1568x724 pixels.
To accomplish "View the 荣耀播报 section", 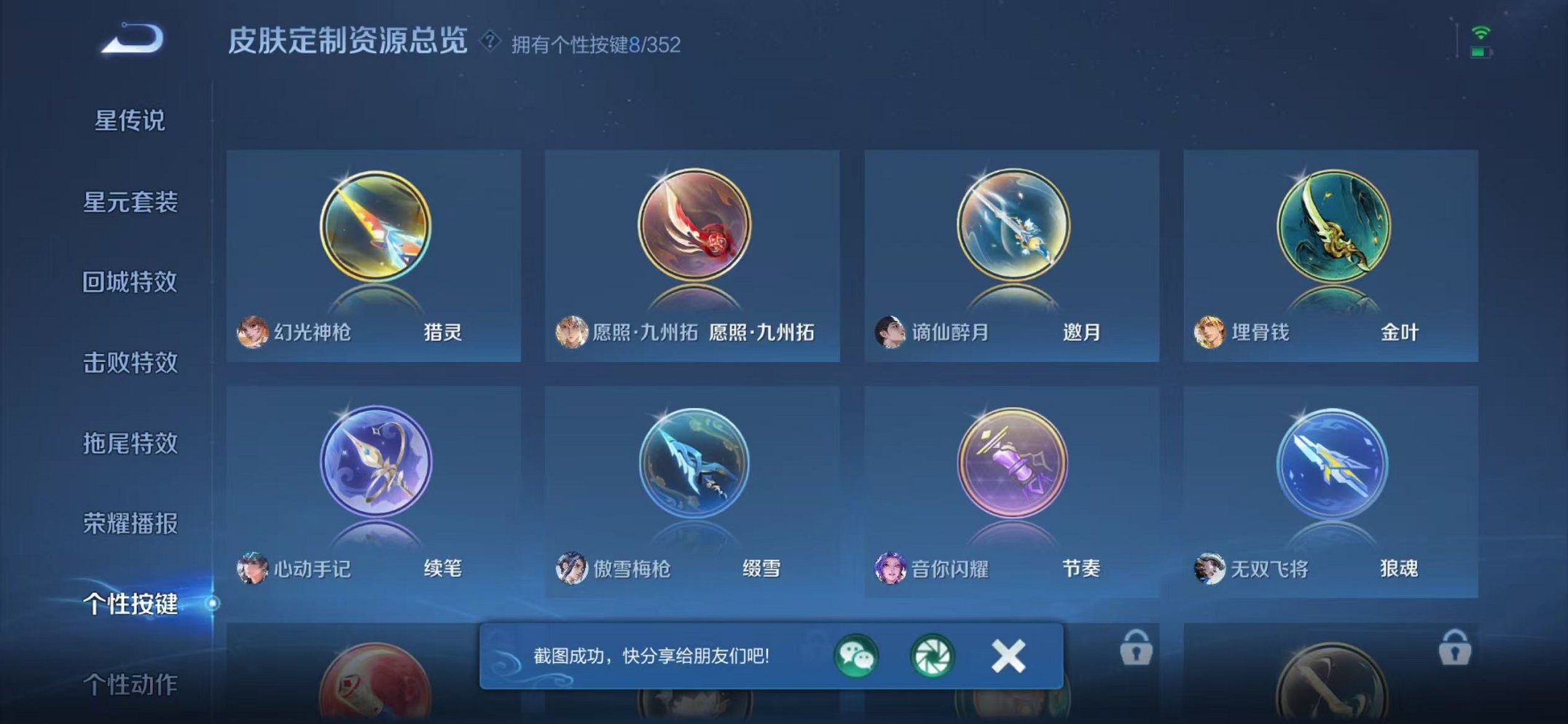I will 133,524.
